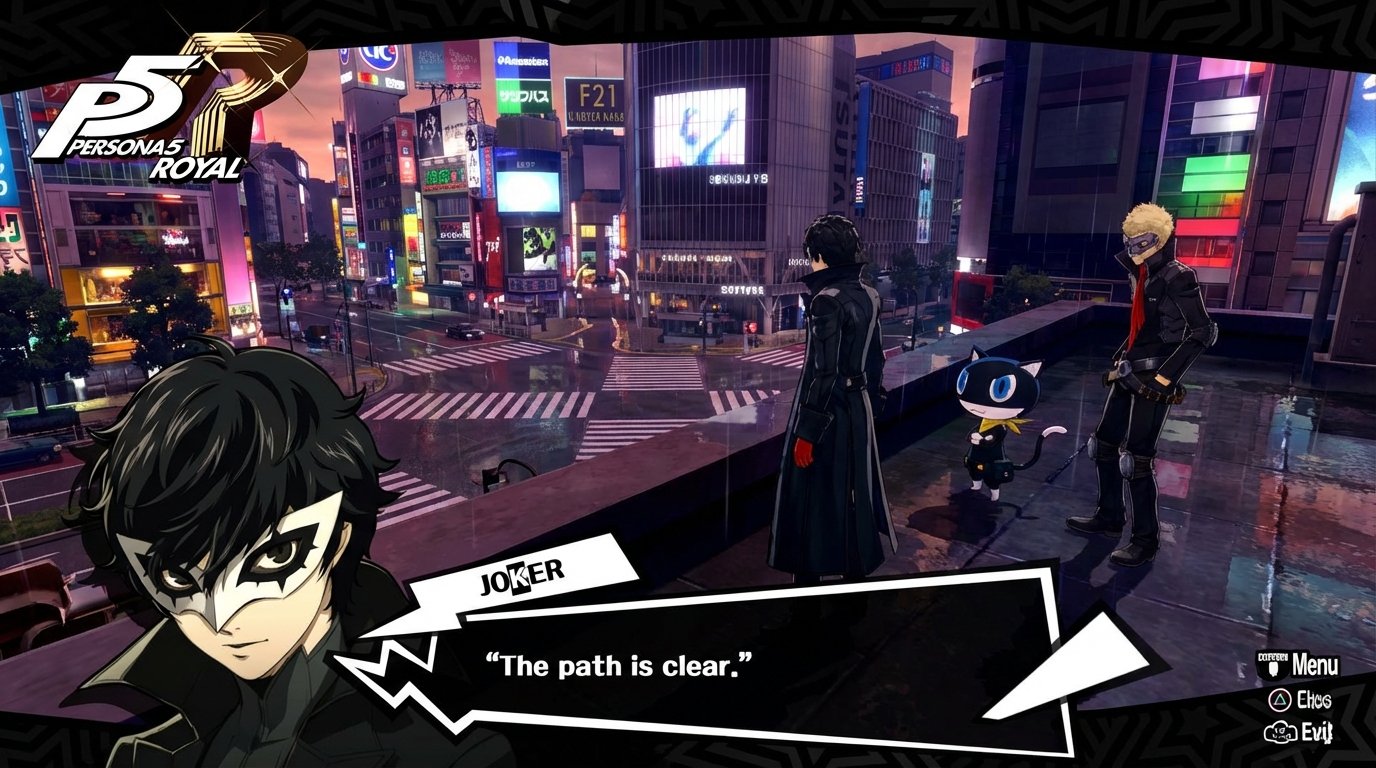Click the Etc label next to Triangle
Viewport: 1376px width, 768px height.
[1313, 698]
